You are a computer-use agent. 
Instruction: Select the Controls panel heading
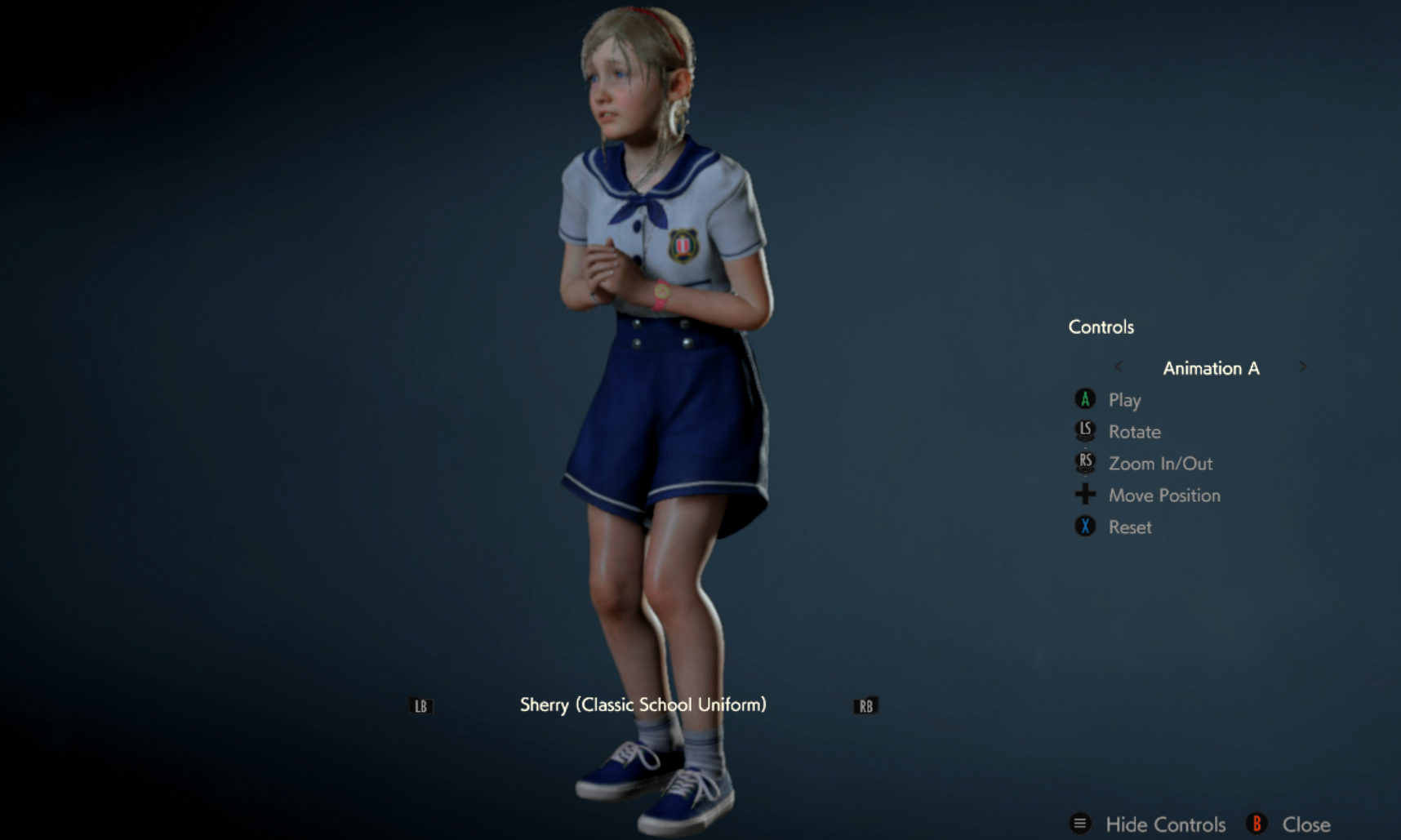click(1101, 327)
